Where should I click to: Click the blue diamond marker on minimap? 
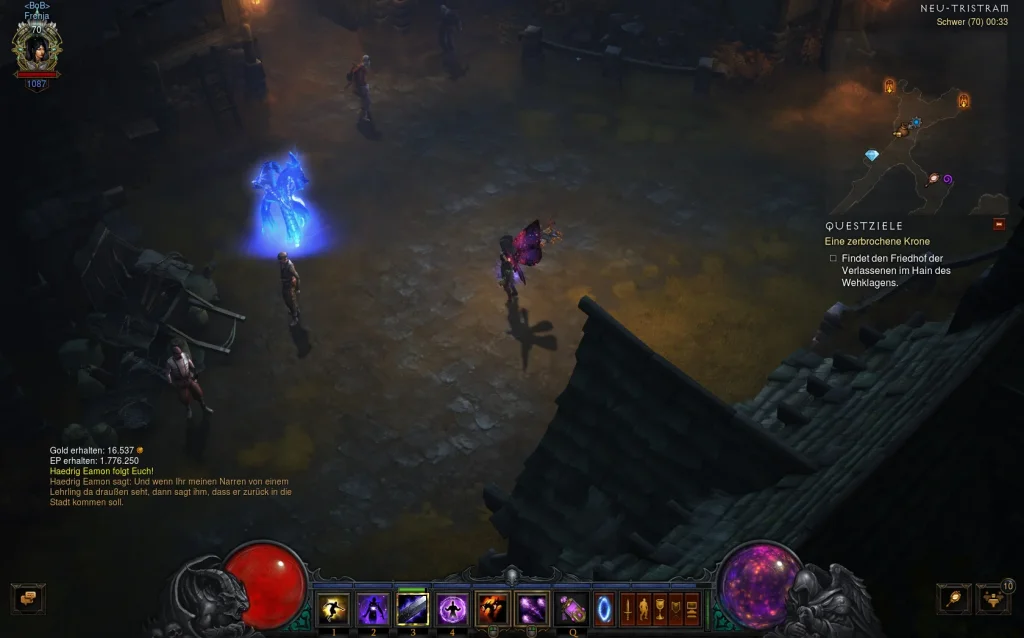871,156
